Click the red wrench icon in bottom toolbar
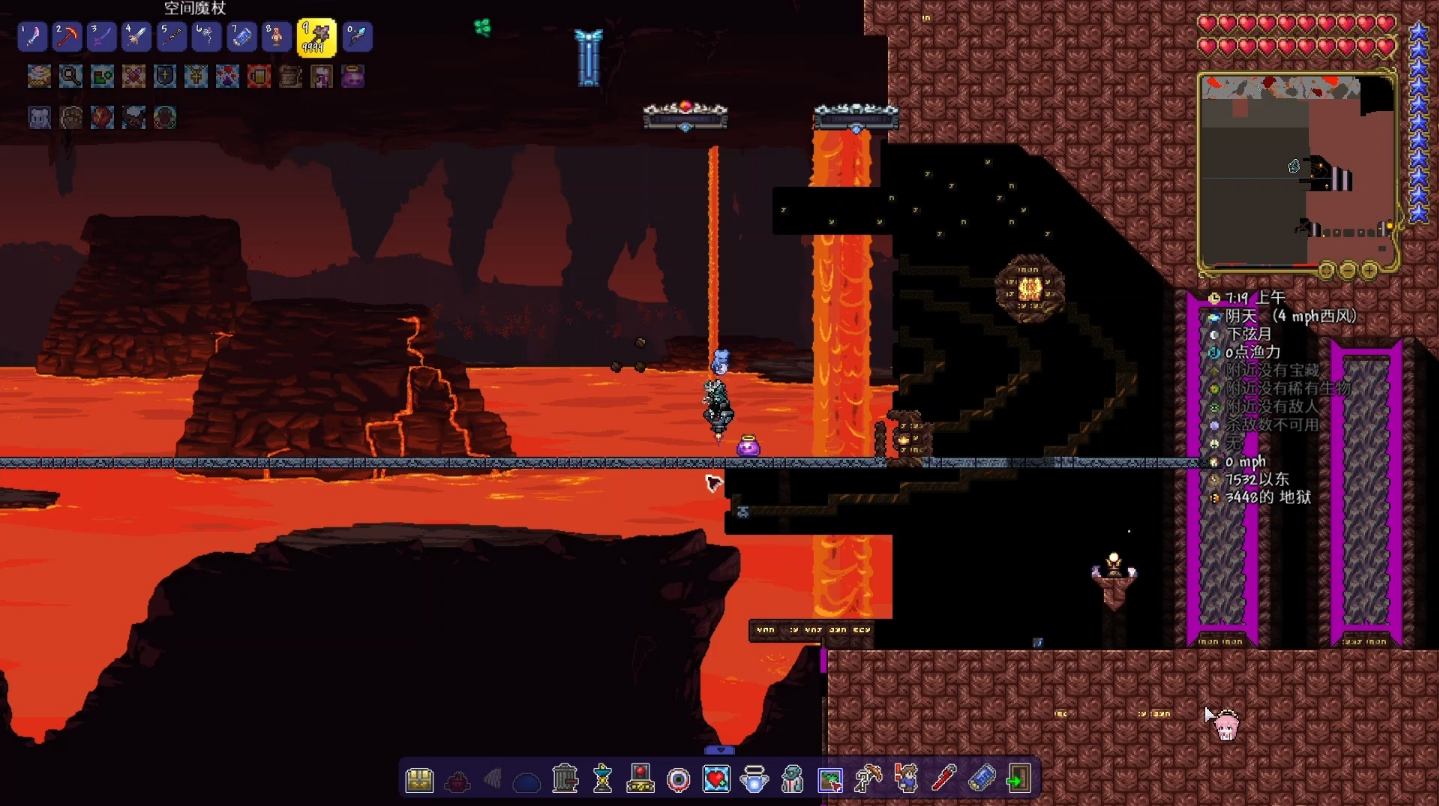1439x806 pixels. click(x=944, y=779)
